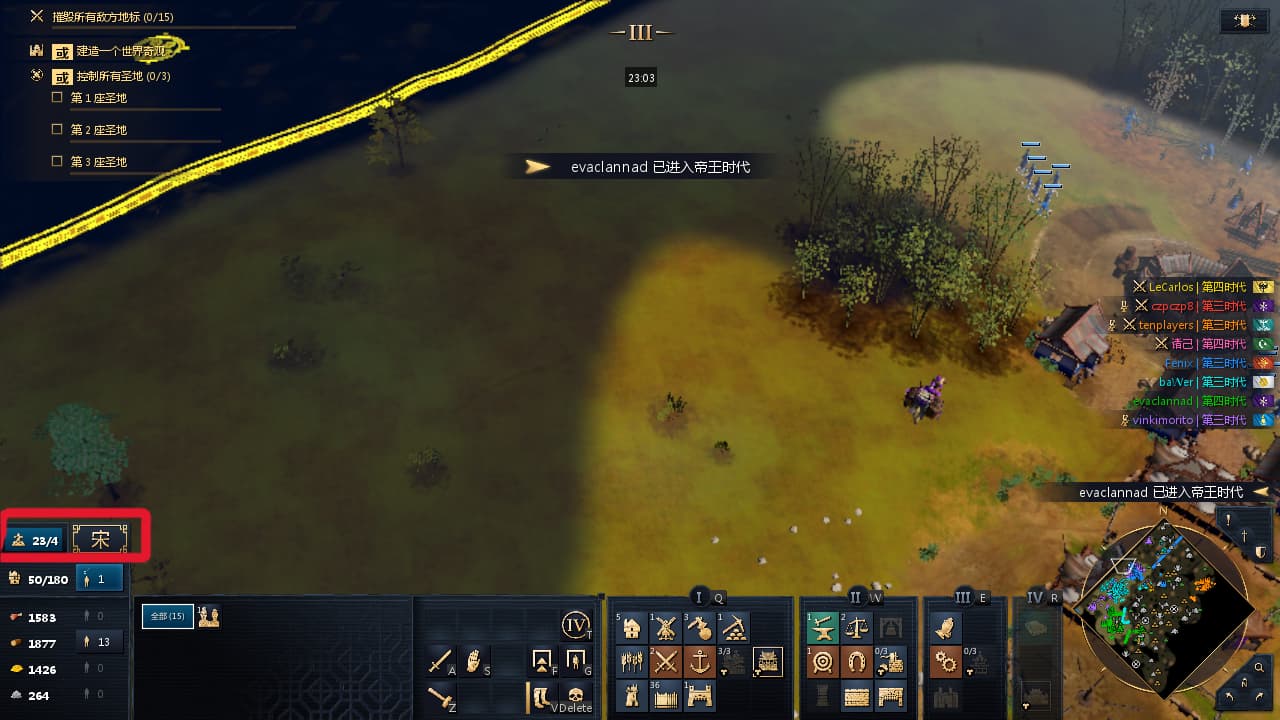Select the dock anchor building icon
The height and width of the screenshot is (720, 1280).
(x=700, y=662)
